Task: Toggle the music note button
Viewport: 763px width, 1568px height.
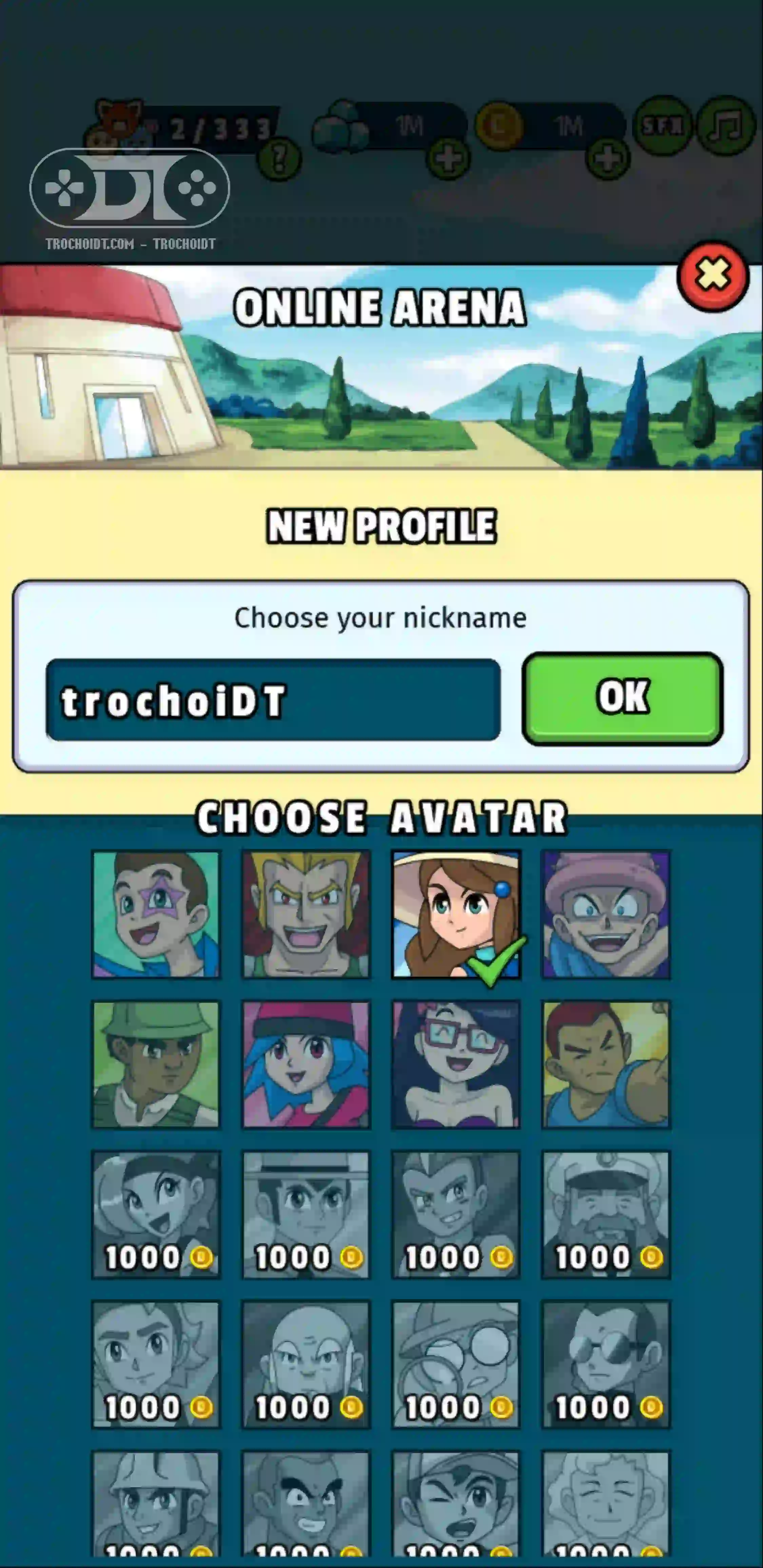Action: [x=726, y=125]
